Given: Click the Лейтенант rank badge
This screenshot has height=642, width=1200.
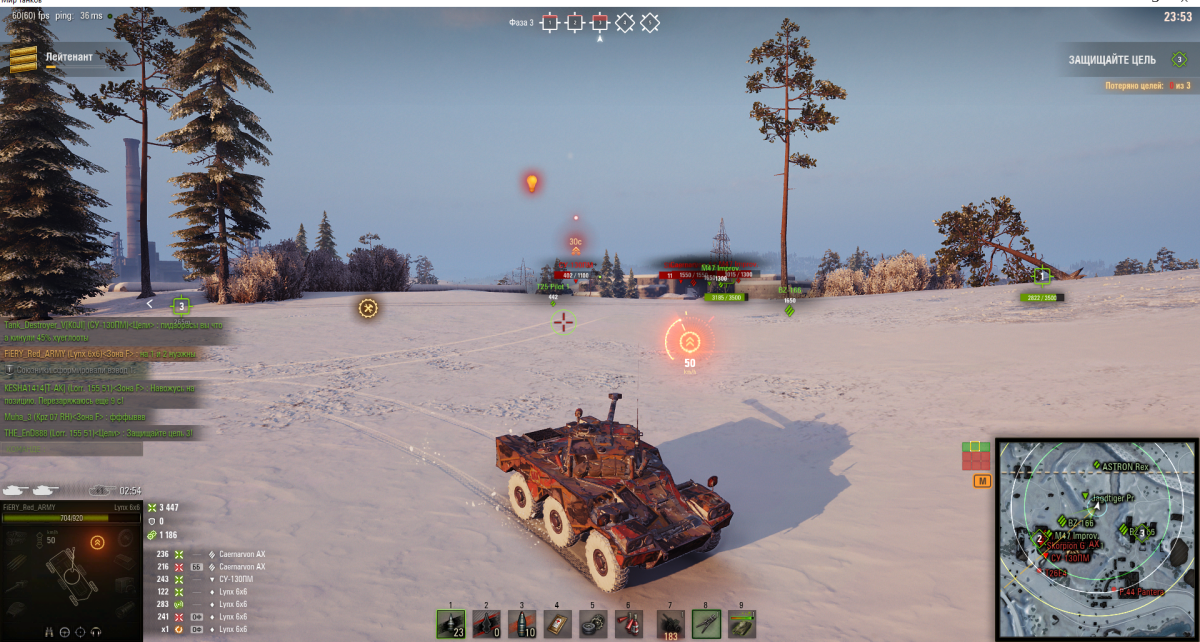Looking at the screenshot, I should [24, 60].
